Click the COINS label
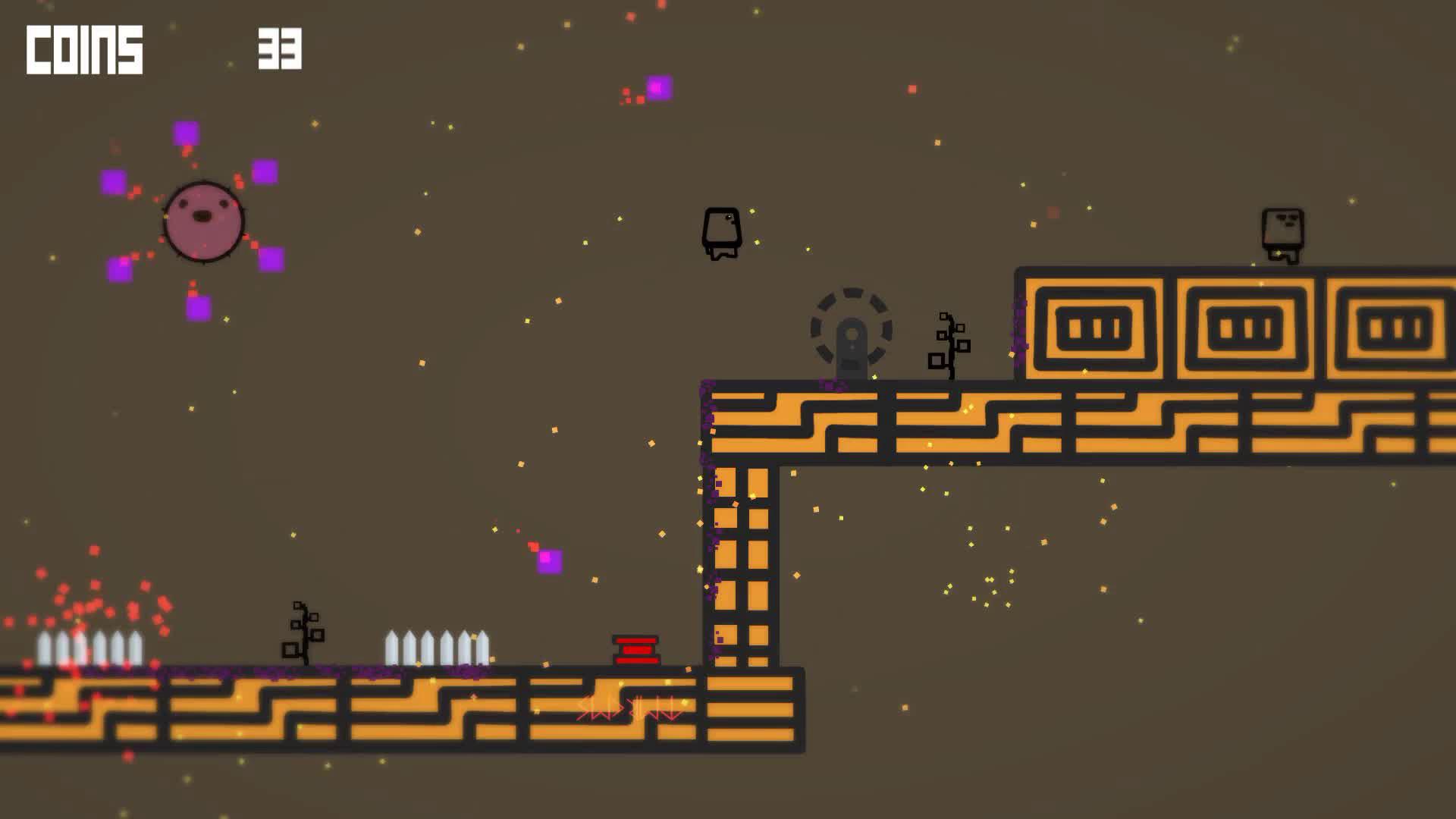 tap(83, 48)
